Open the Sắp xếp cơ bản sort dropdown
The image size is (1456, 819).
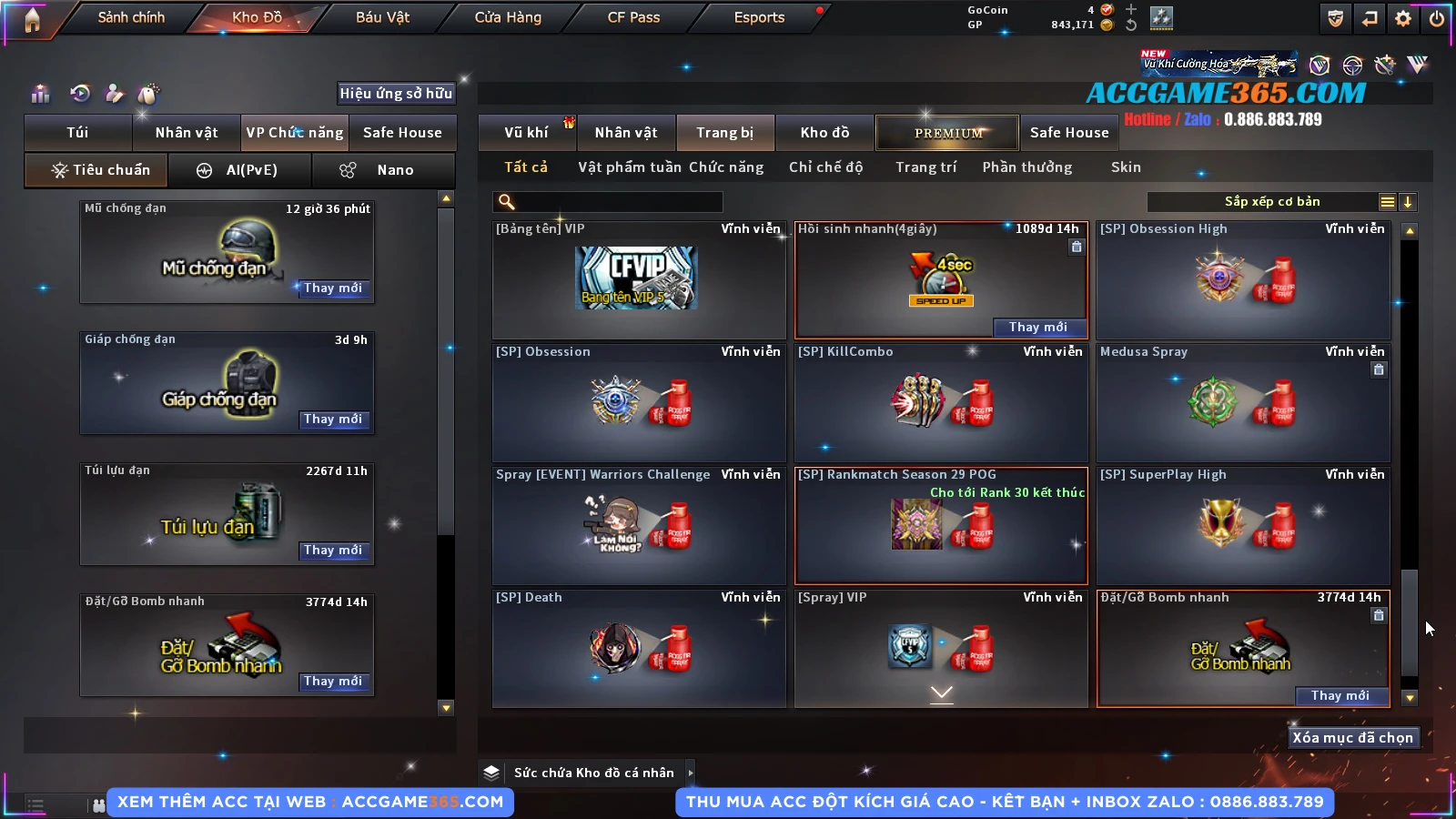point(1272,202)
